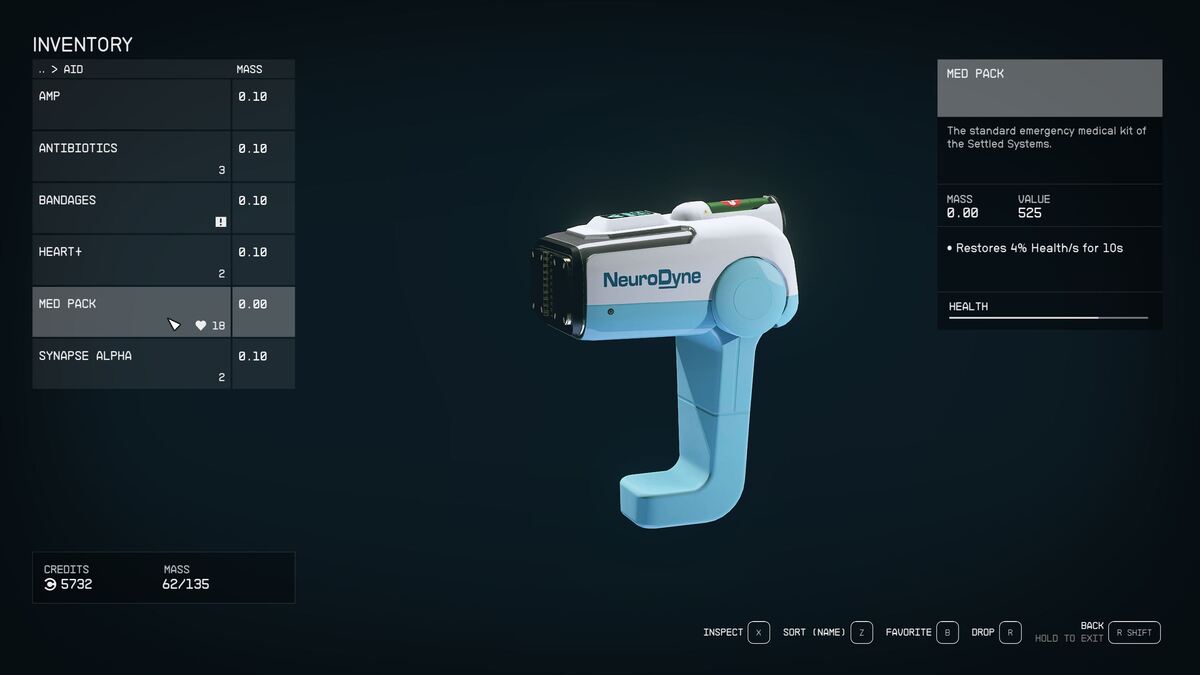Go back via the Aid breadcrumb header
The height and width of the screenshot is (675, 1200).
60,70
